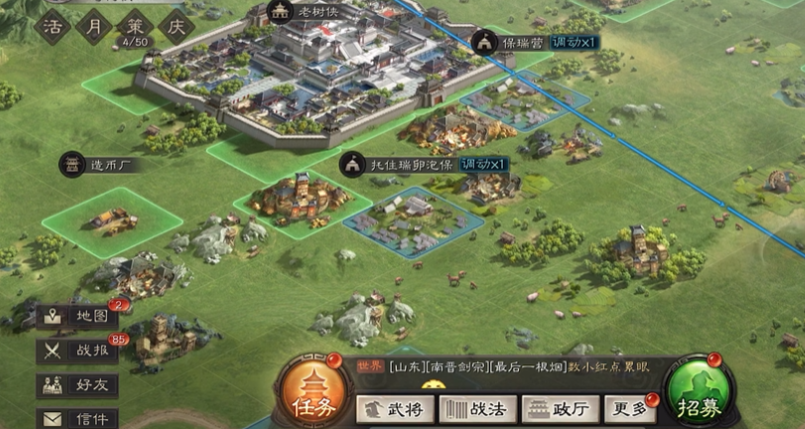805x429 pixels.
Task: Open the 好友 friends list
Action: (78, 385)
